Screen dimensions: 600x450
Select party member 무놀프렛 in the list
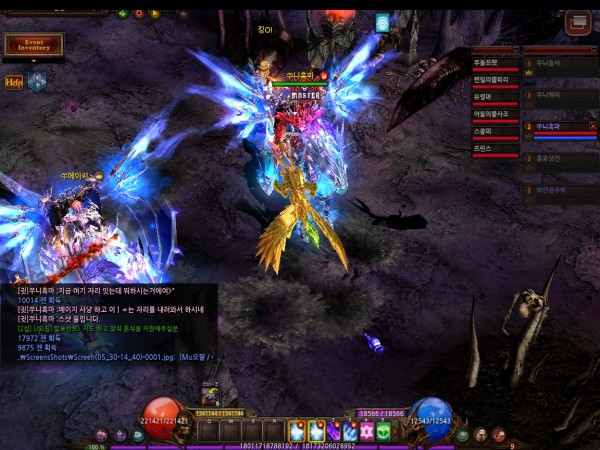coord(494,63)
